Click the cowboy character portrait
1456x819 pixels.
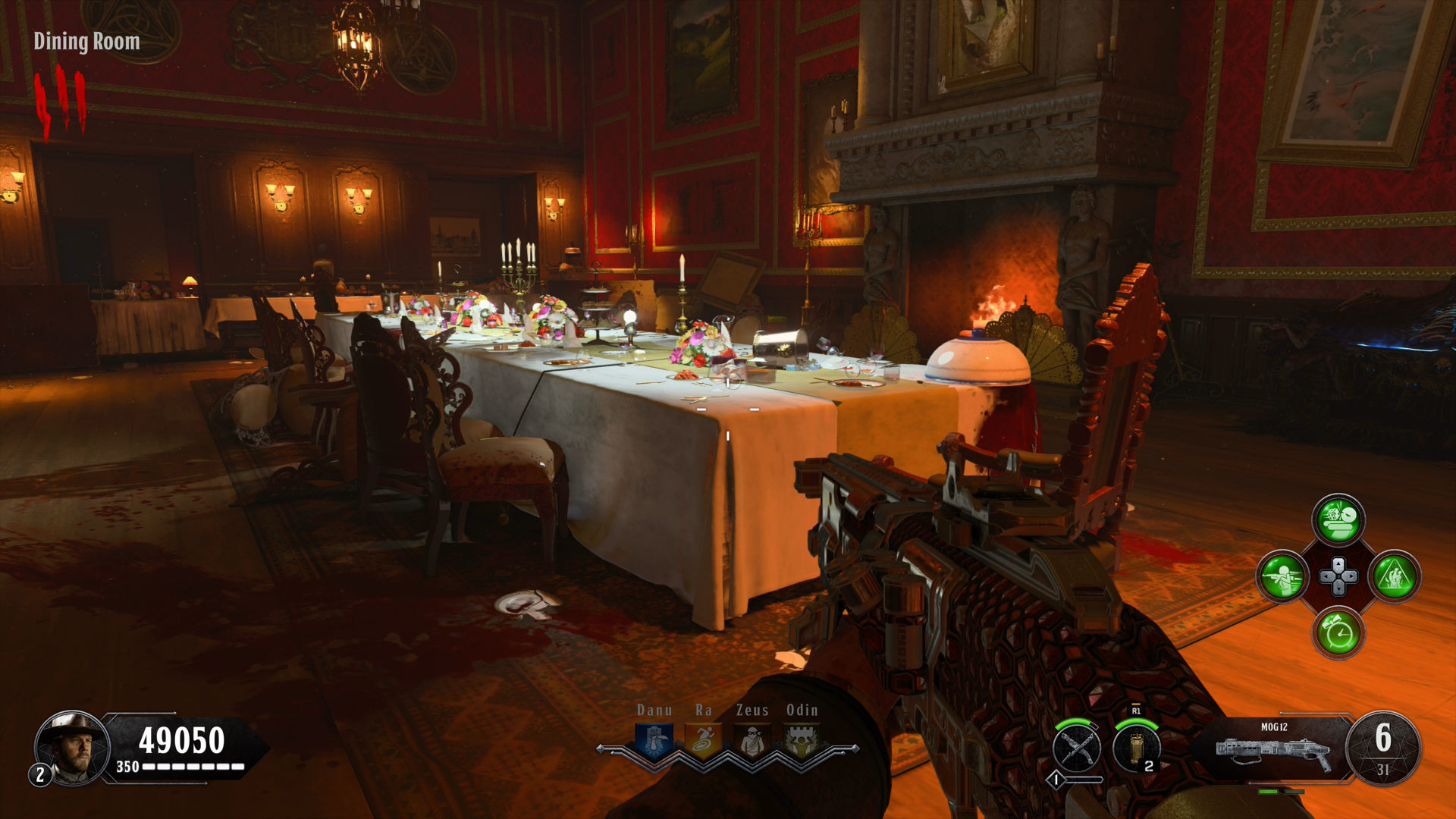tap(72, 748)
